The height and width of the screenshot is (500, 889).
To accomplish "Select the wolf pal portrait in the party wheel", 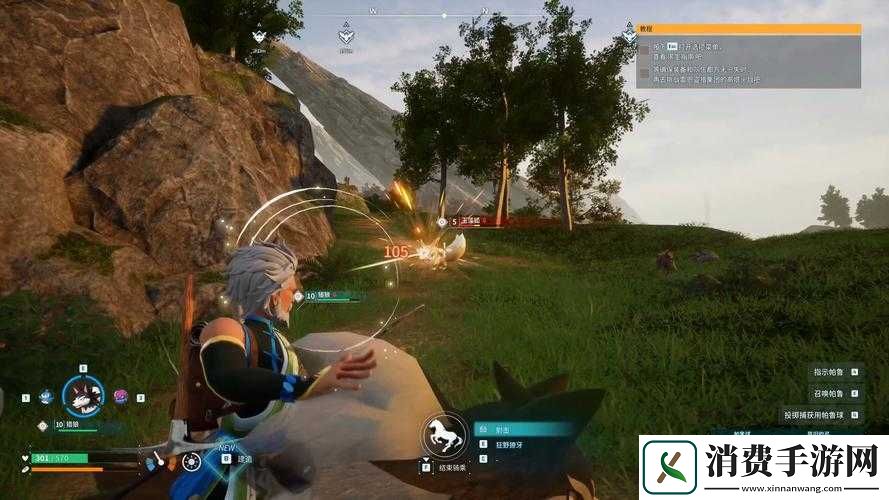I will point(83,396).
